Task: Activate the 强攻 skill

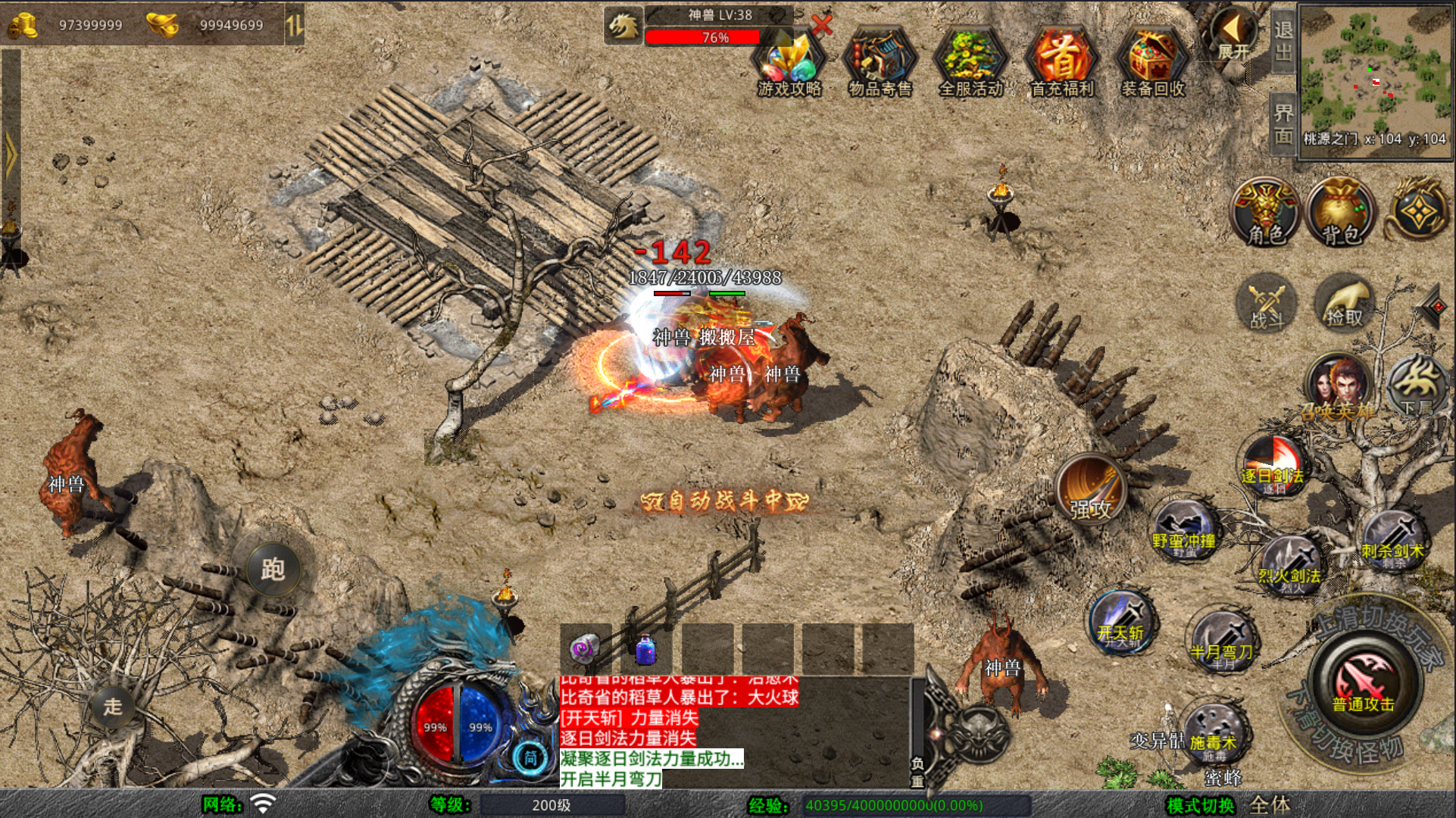Action: (x=1090, y=490)
